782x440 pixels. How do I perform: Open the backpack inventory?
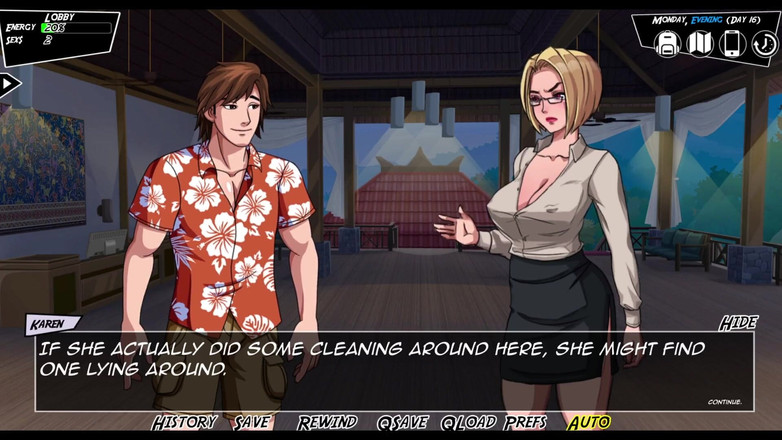(668, 43)
